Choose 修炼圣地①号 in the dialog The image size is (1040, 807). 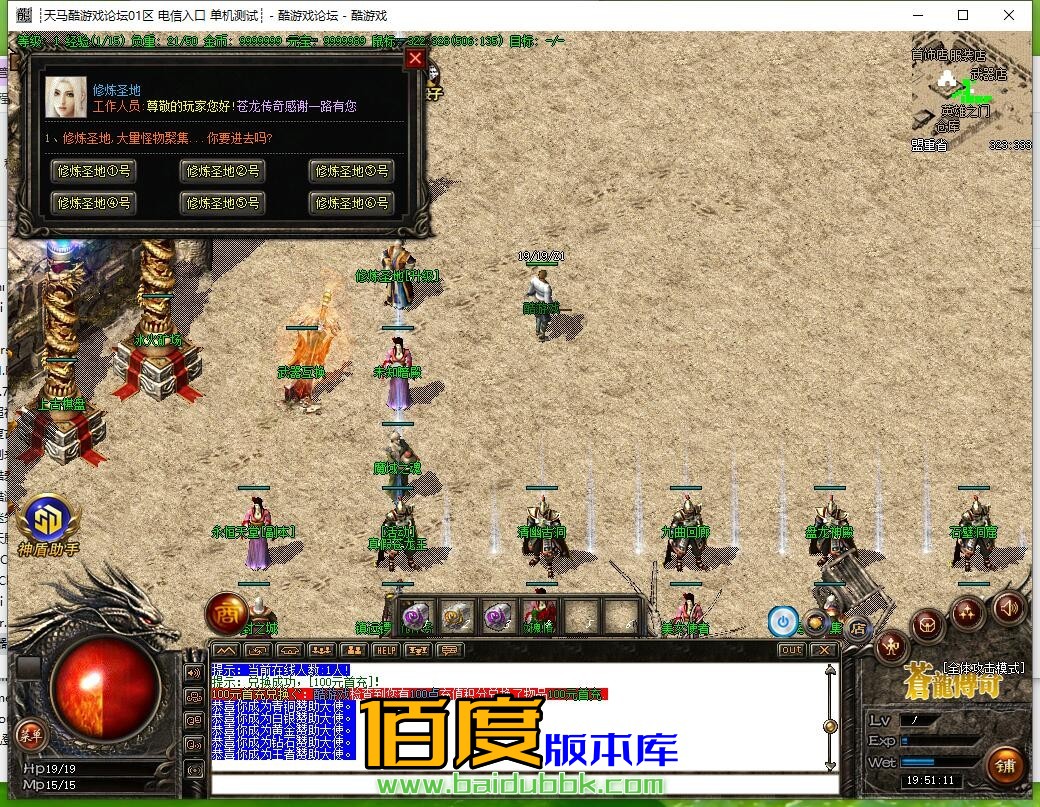94,171
